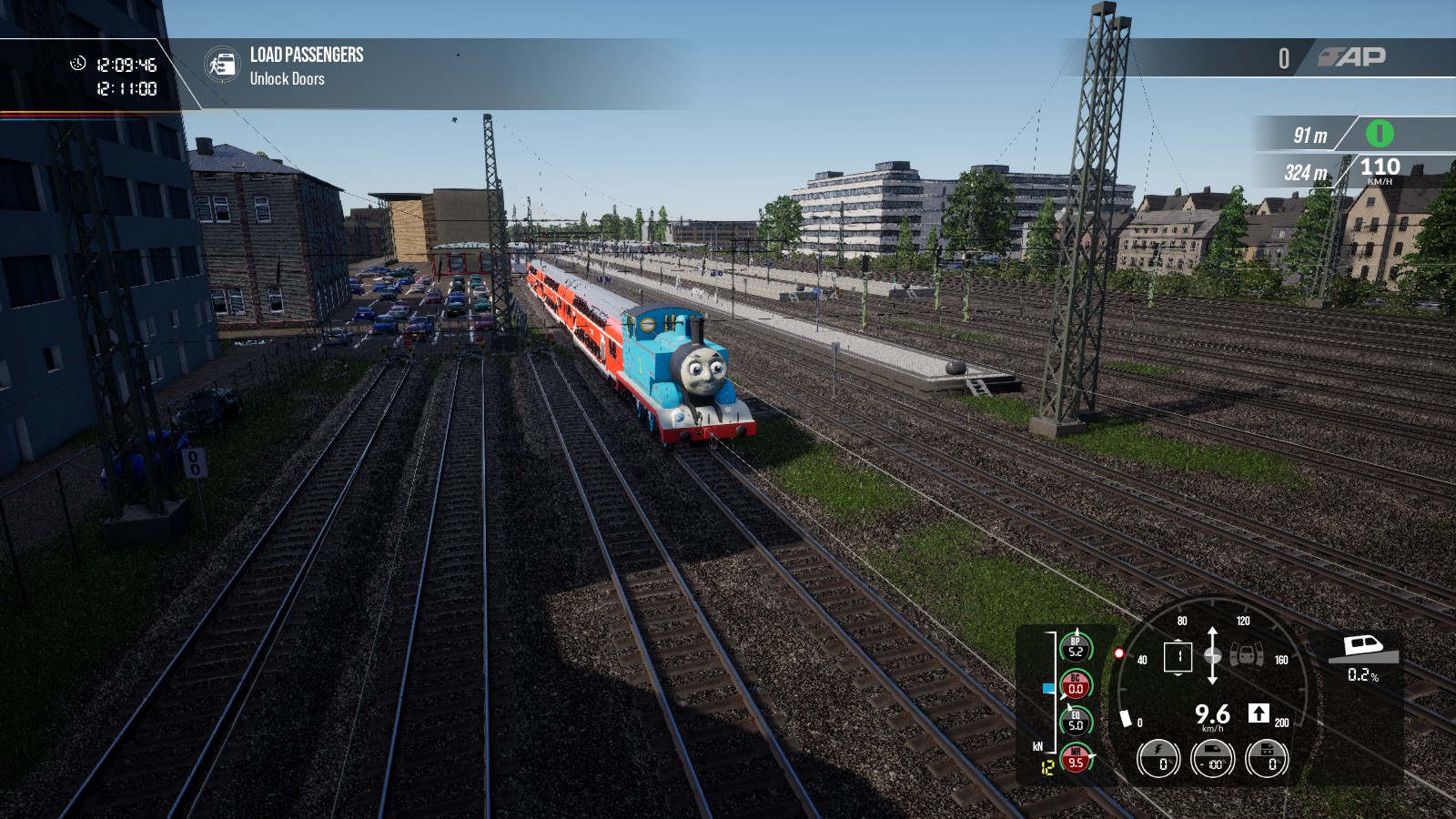
Task: Click the track gradient train icon
Action: (1362, 649)
